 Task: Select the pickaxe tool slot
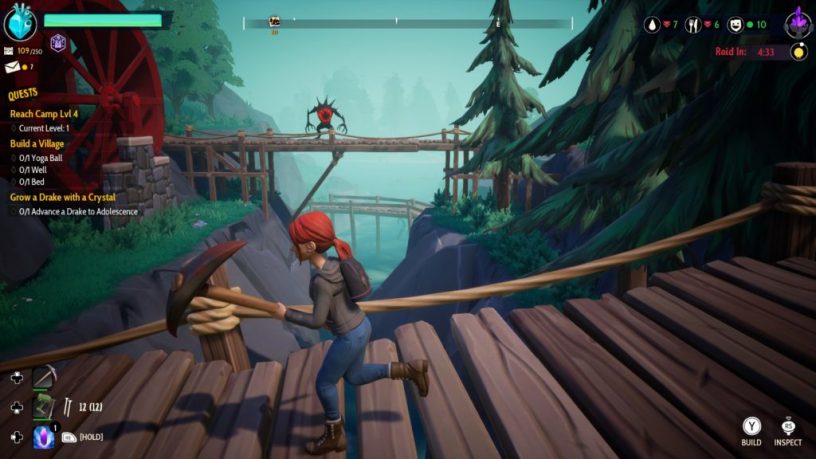tap(44, 377)
